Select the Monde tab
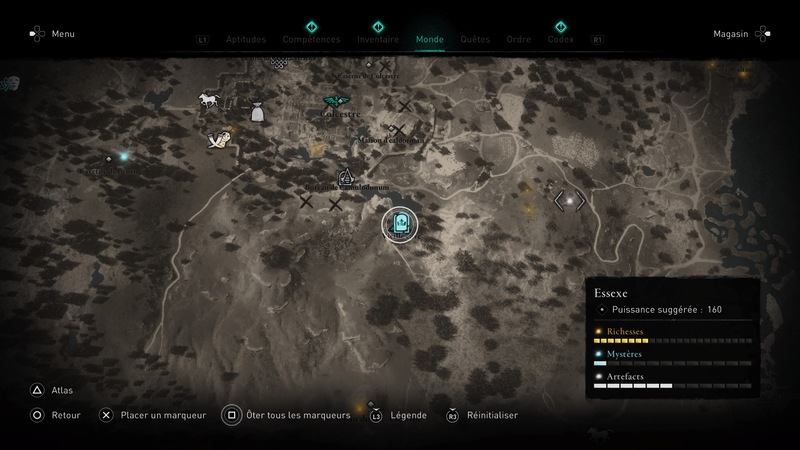Image resolution: width=800 pixels, height=450 pixels. [x=429, y=40]
